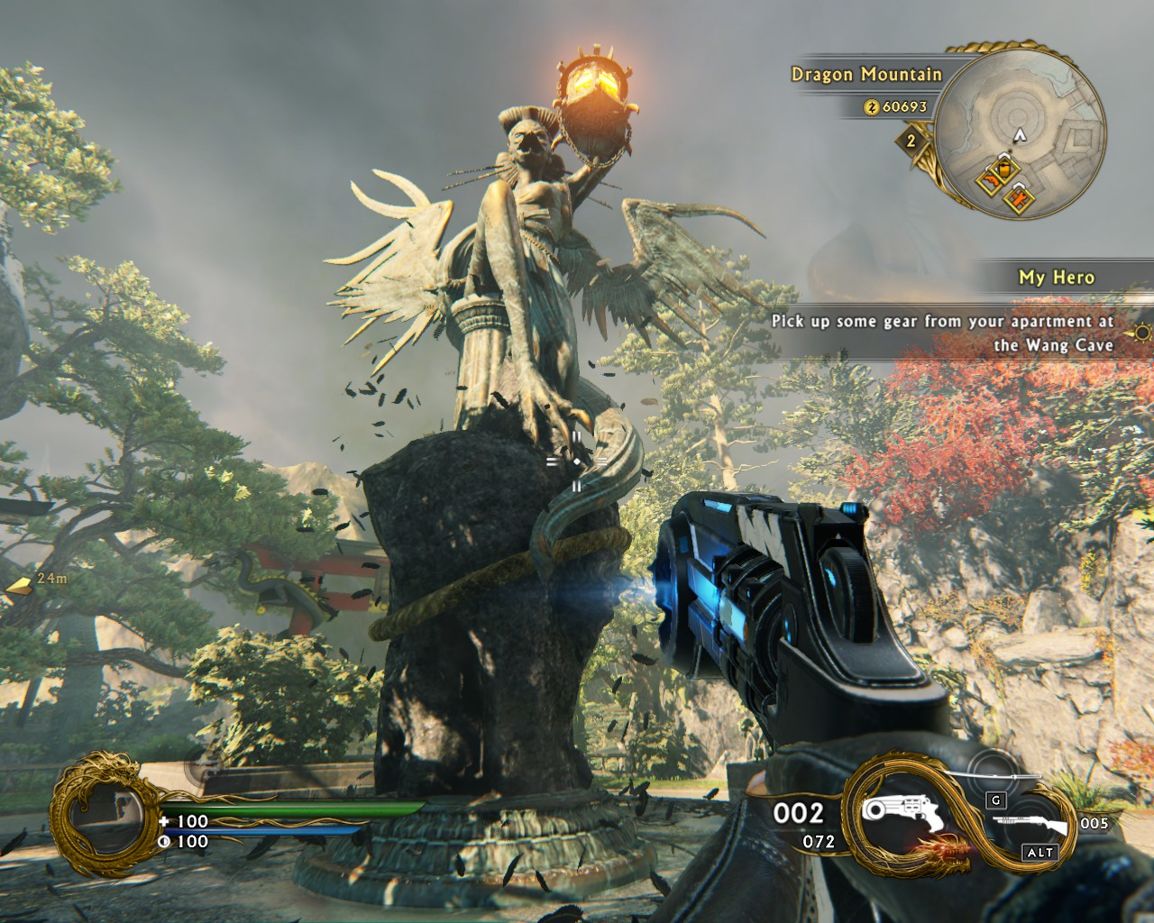Select the revolver weapon icon
The image size is (1154, 923).
[903, 814]
